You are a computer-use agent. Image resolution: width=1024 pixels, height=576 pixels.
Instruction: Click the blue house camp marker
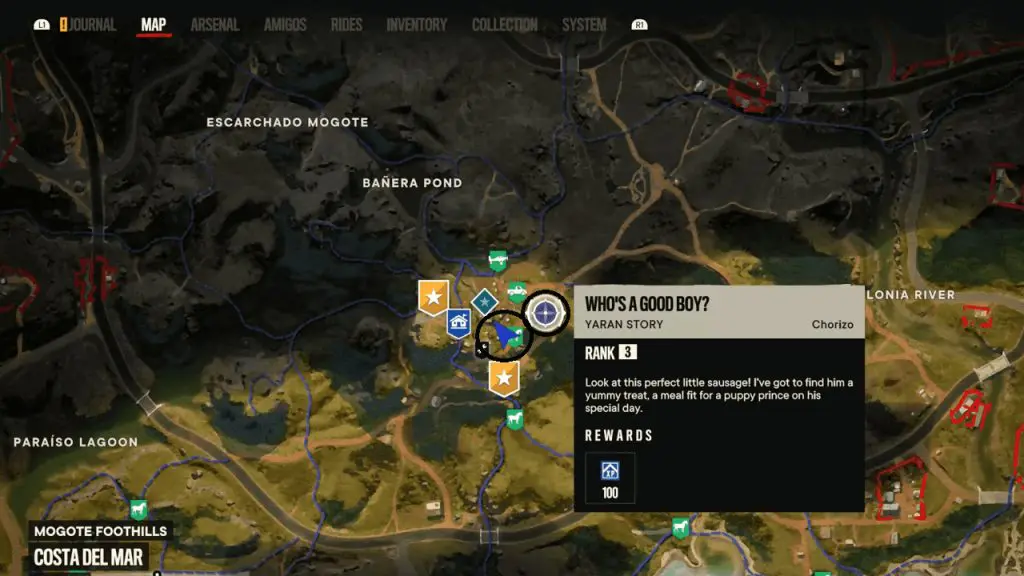459,322
